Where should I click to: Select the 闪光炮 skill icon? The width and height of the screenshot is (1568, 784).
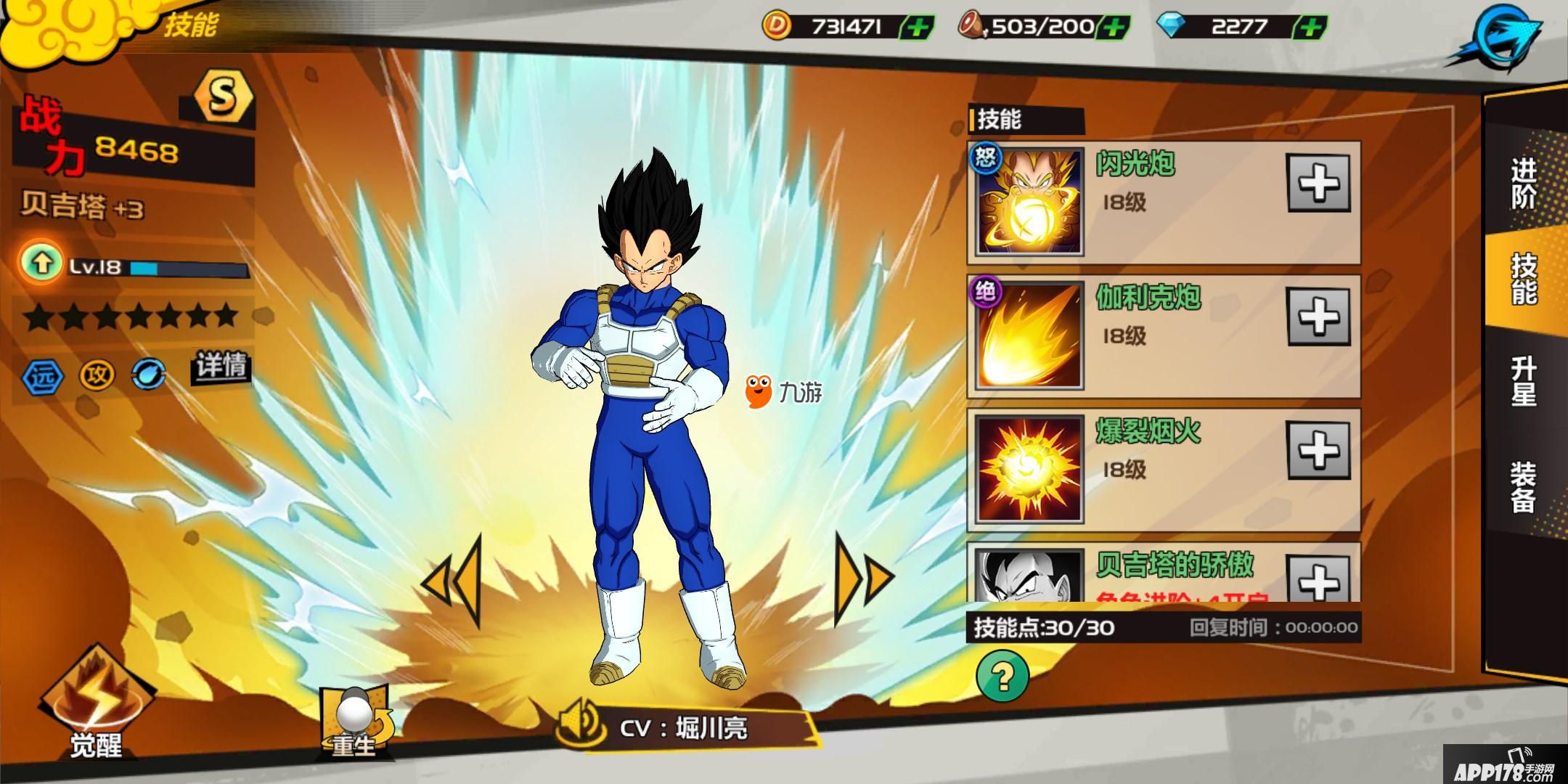click(x=1029, y=201)
